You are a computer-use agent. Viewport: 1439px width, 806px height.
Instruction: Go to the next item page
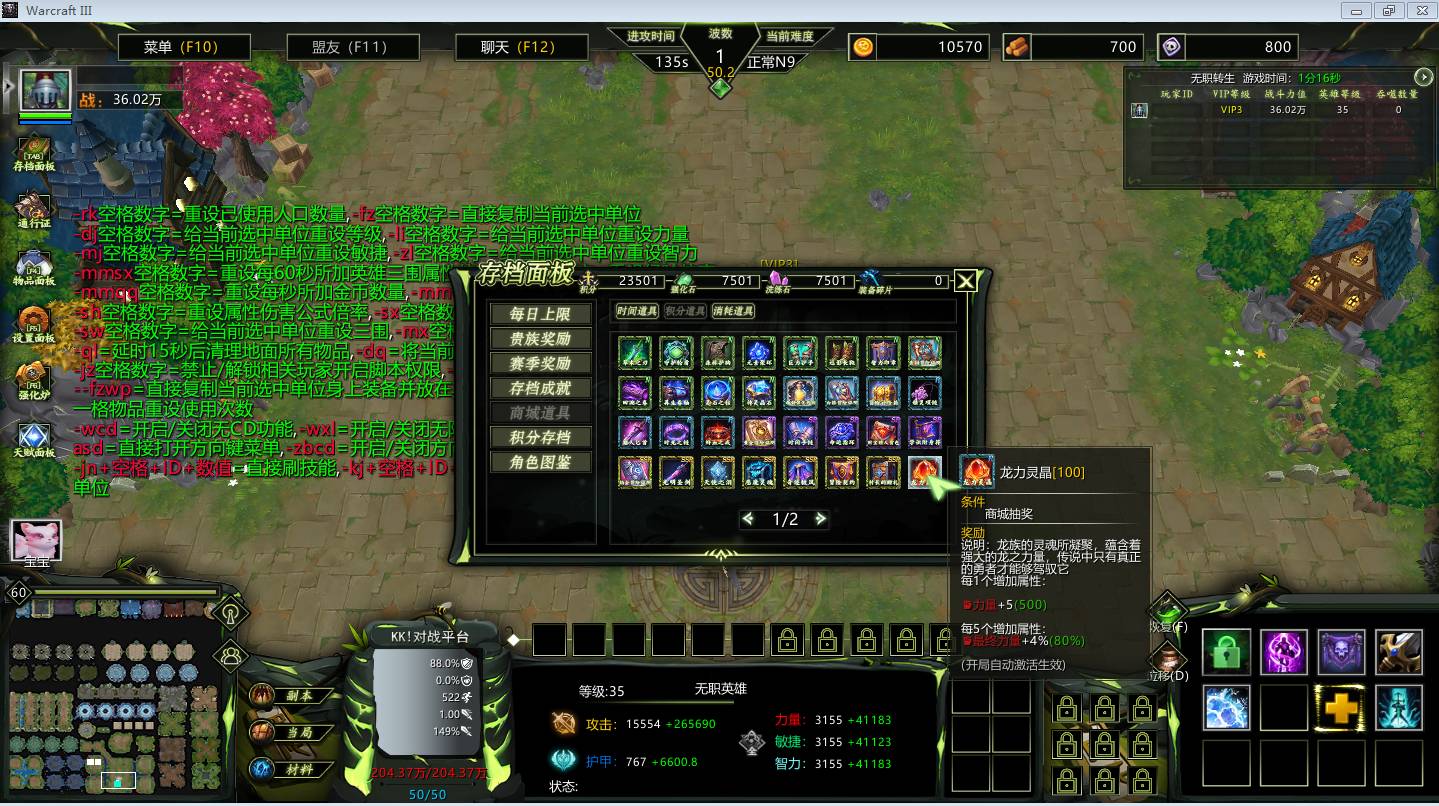(821, 519)
